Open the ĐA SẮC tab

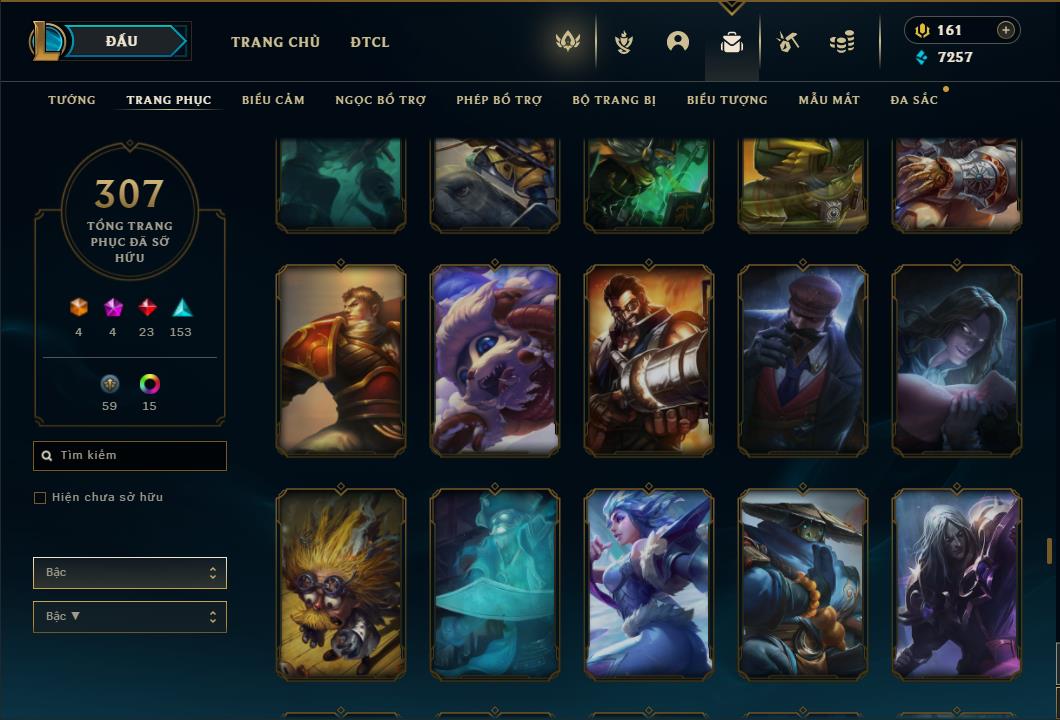point(914,100)
